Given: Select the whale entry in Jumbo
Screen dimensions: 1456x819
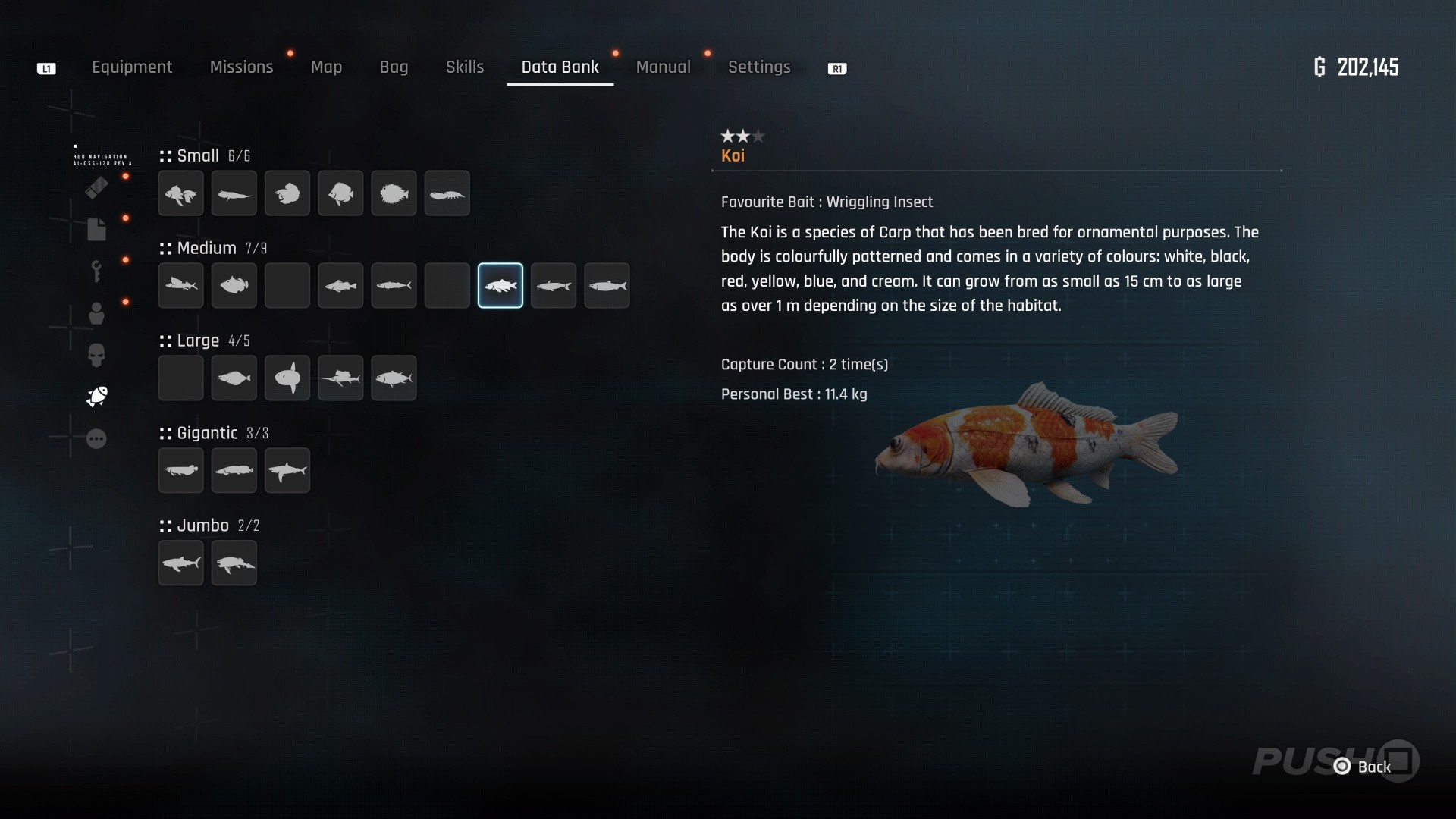Looking at the screenshot, I should tap(234, 563).
